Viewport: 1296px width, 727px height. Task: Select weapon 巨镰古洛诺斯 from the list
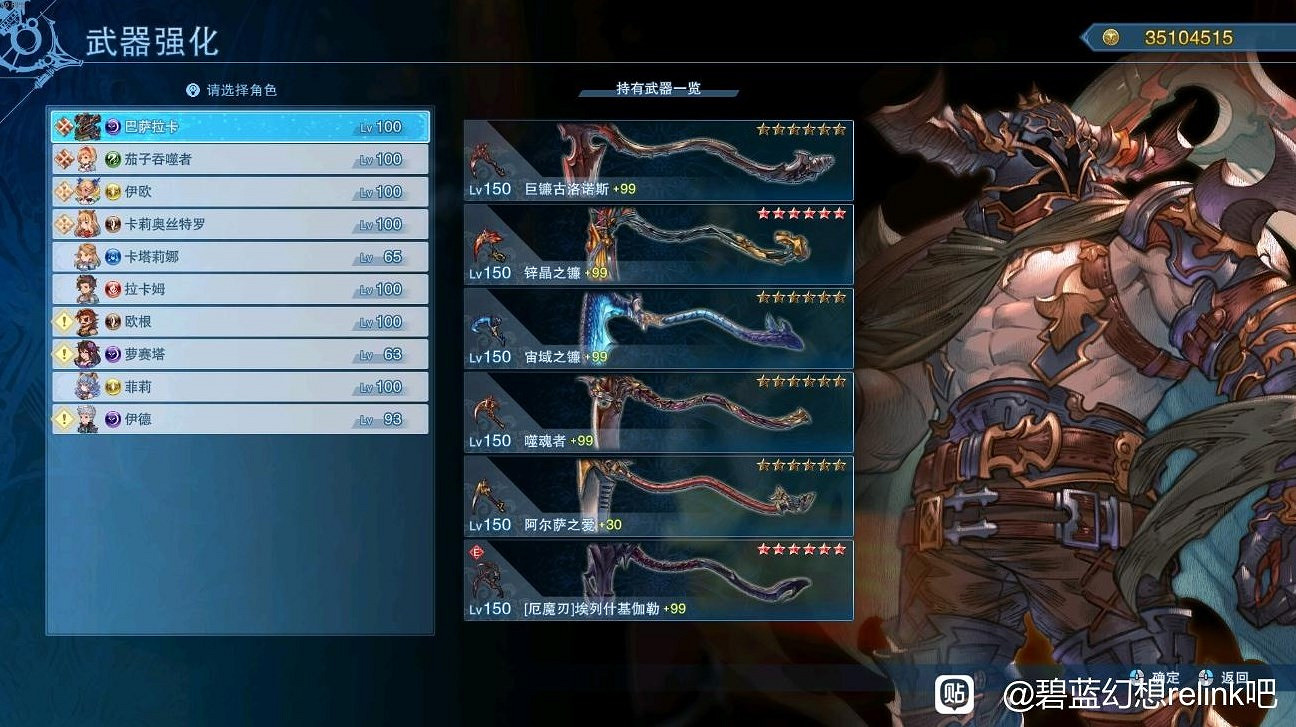tap(660, 158)
